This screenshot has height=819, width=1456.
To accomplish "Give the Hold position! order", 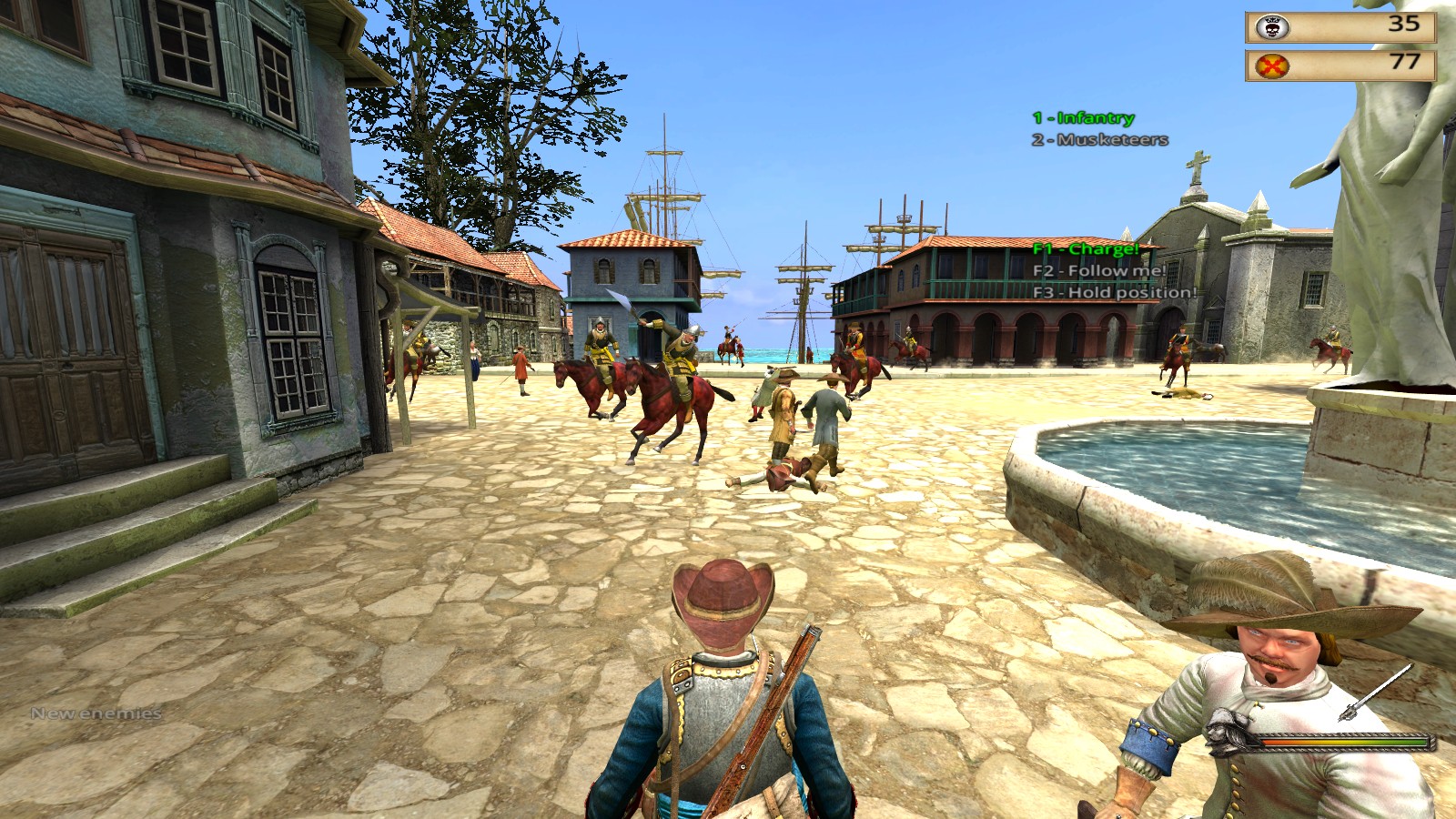I will point(1114,292).
